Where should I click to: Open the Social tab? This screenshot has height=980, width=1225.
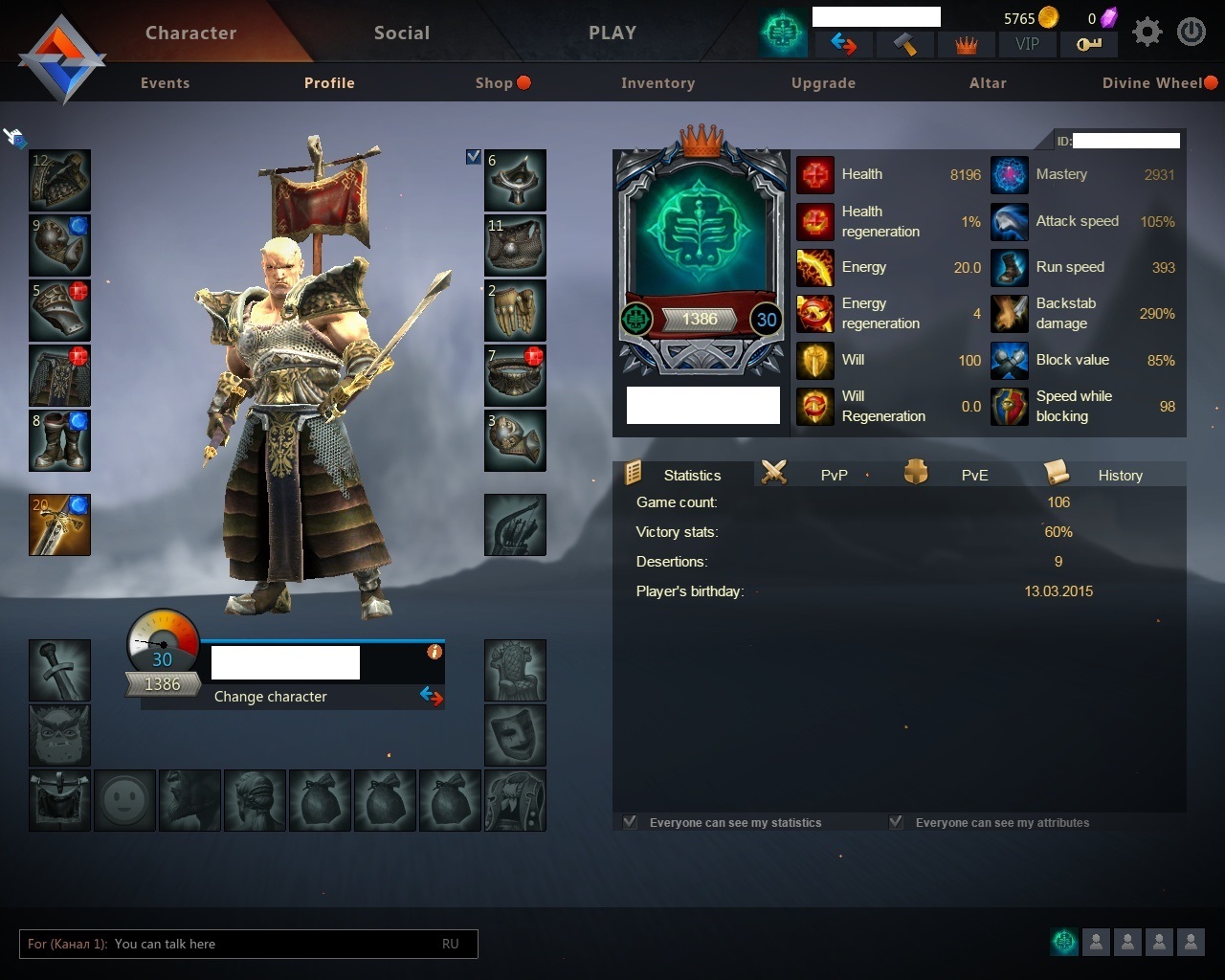coord(402,33)
